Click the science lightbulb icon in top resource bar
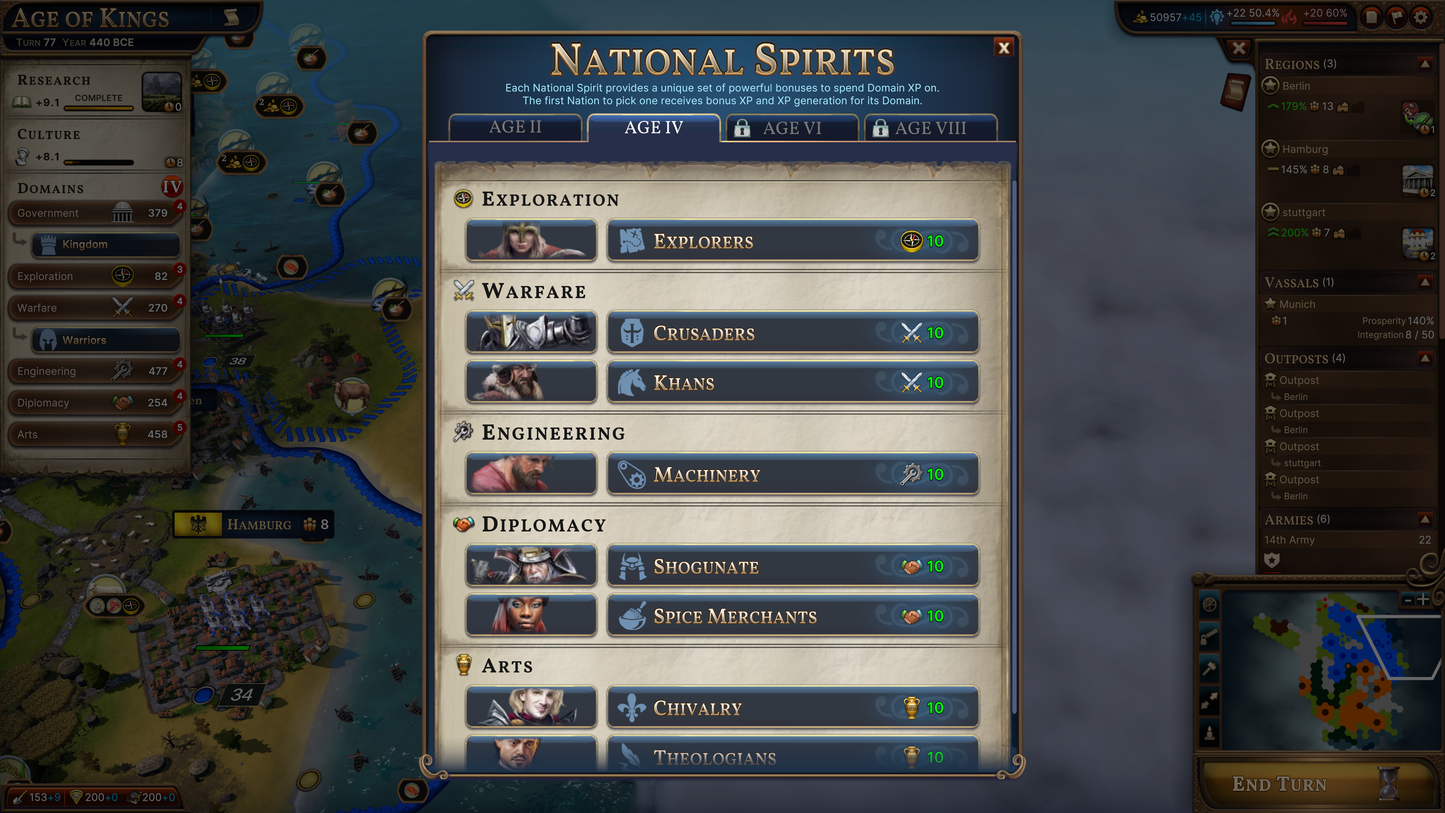The image size is (1445, 813). tap(1217, 15)
